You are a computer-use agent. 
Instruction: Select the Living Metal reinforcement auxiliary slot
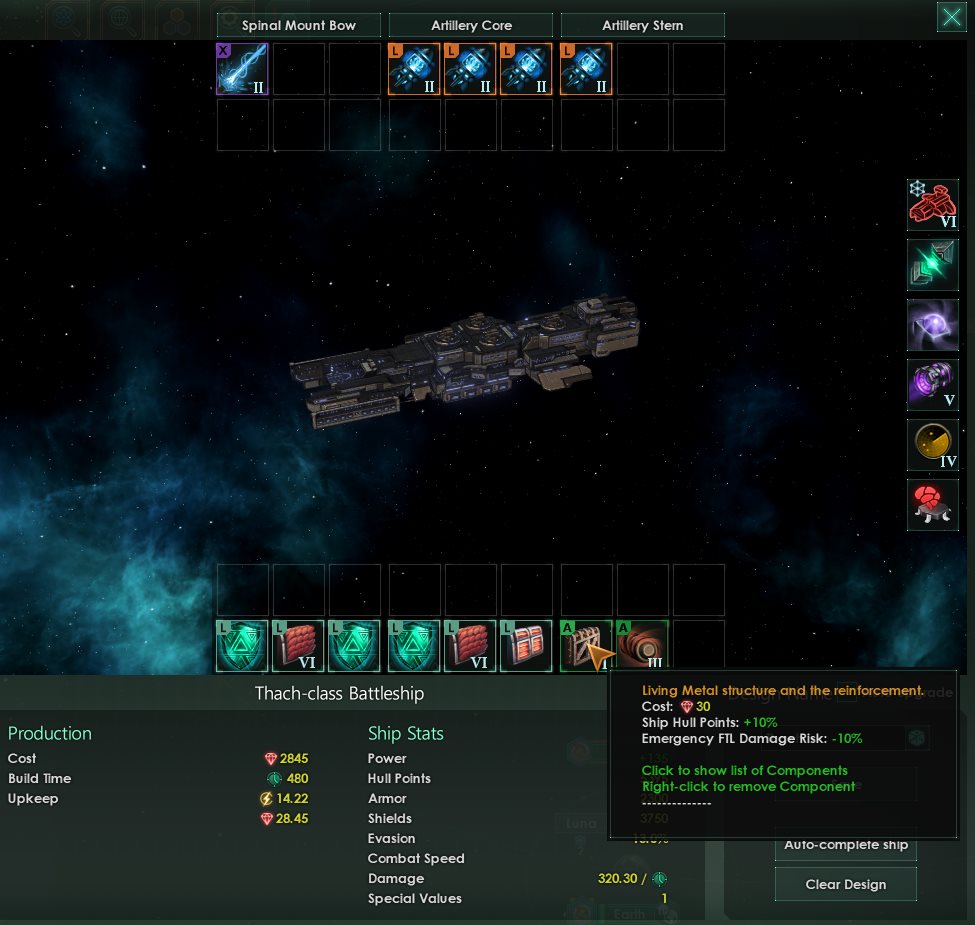point(586,646)
